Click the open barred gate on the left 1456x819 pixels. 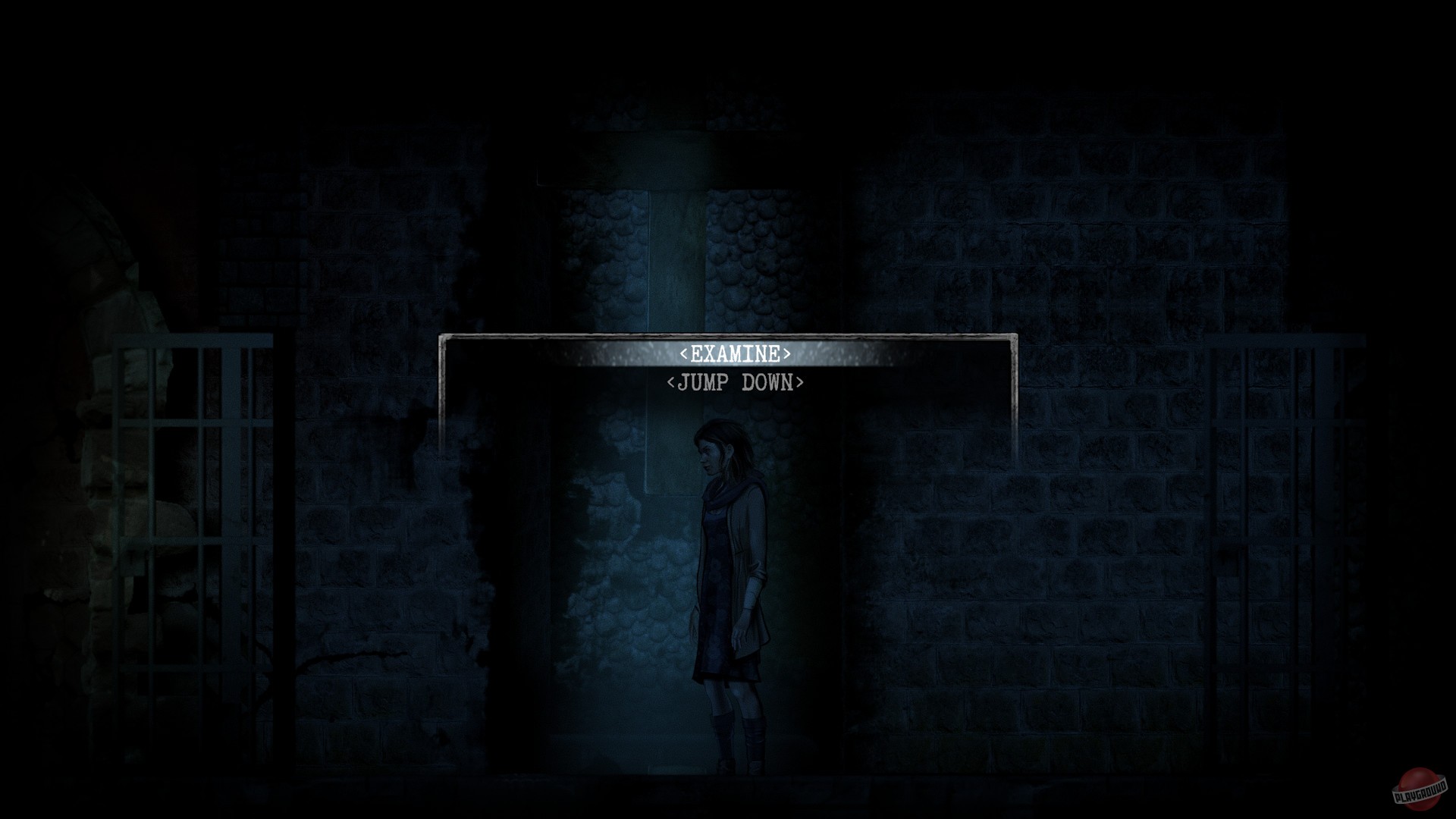click(x=193, y=531)
